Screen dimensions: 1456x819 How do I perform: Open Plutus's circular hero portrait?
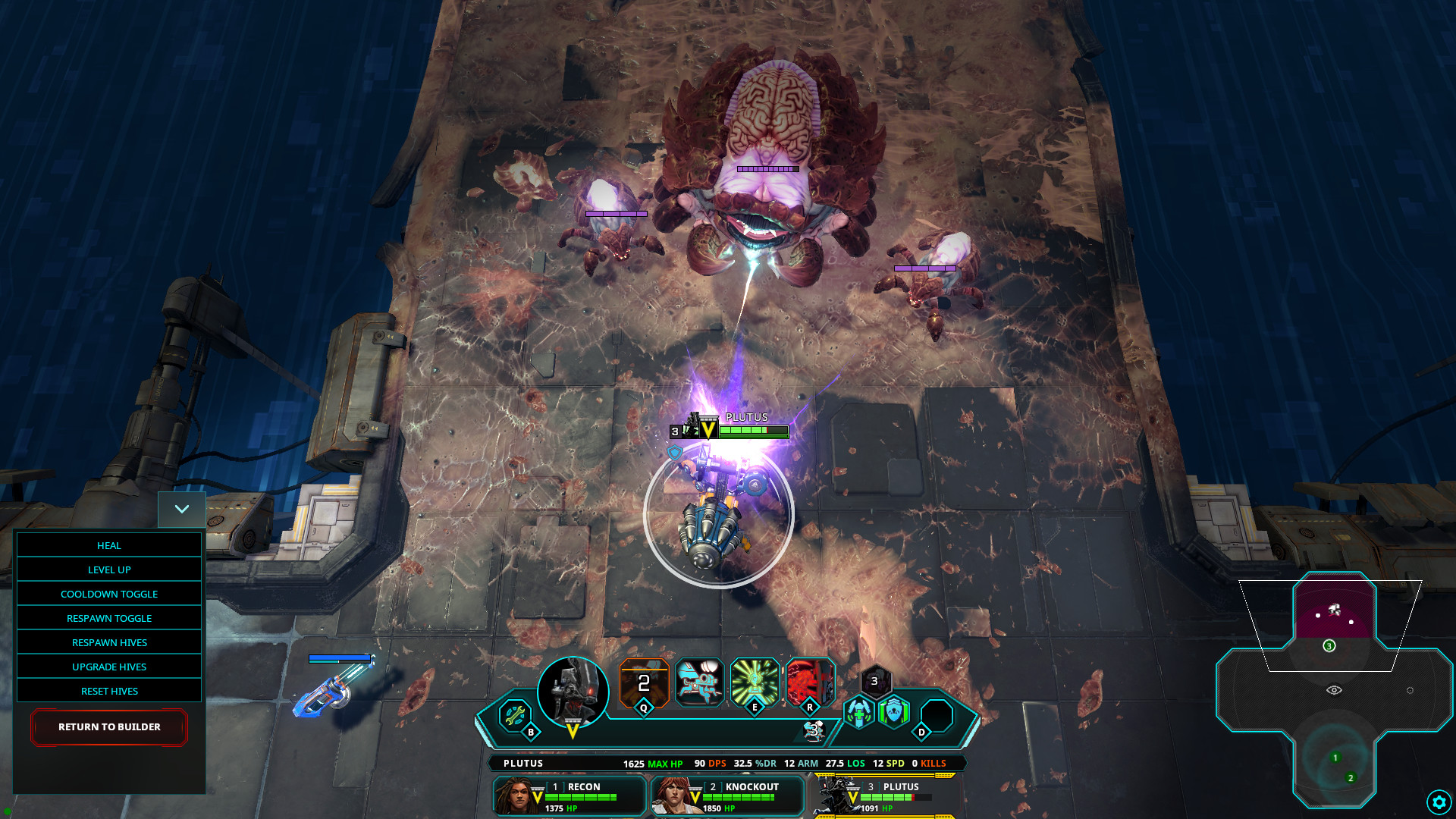pyautogui.click(x=573, y=695)
